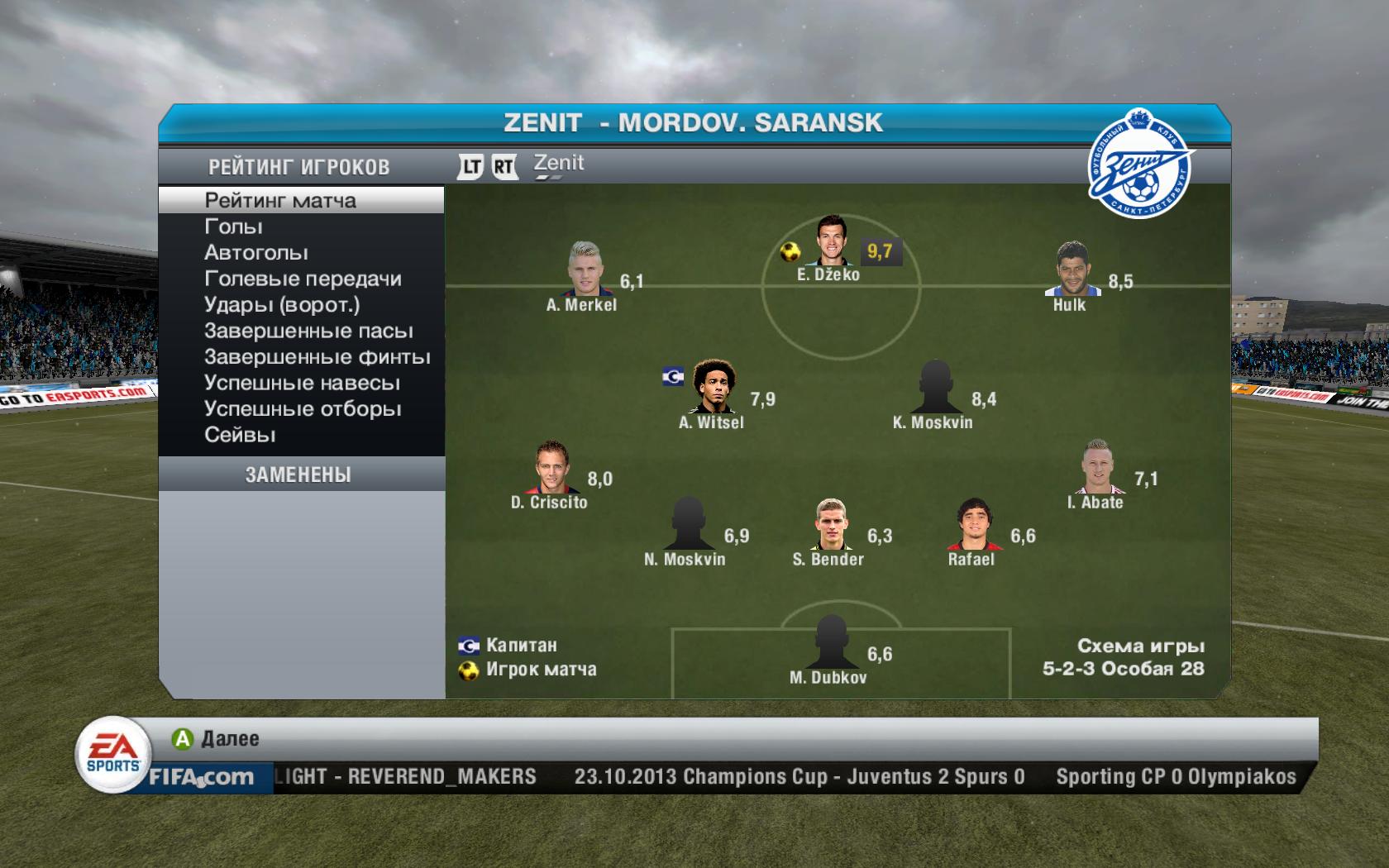Select the Успешные отборы entry
This screenshot has height=868, width=1389.
pos(303,409)
